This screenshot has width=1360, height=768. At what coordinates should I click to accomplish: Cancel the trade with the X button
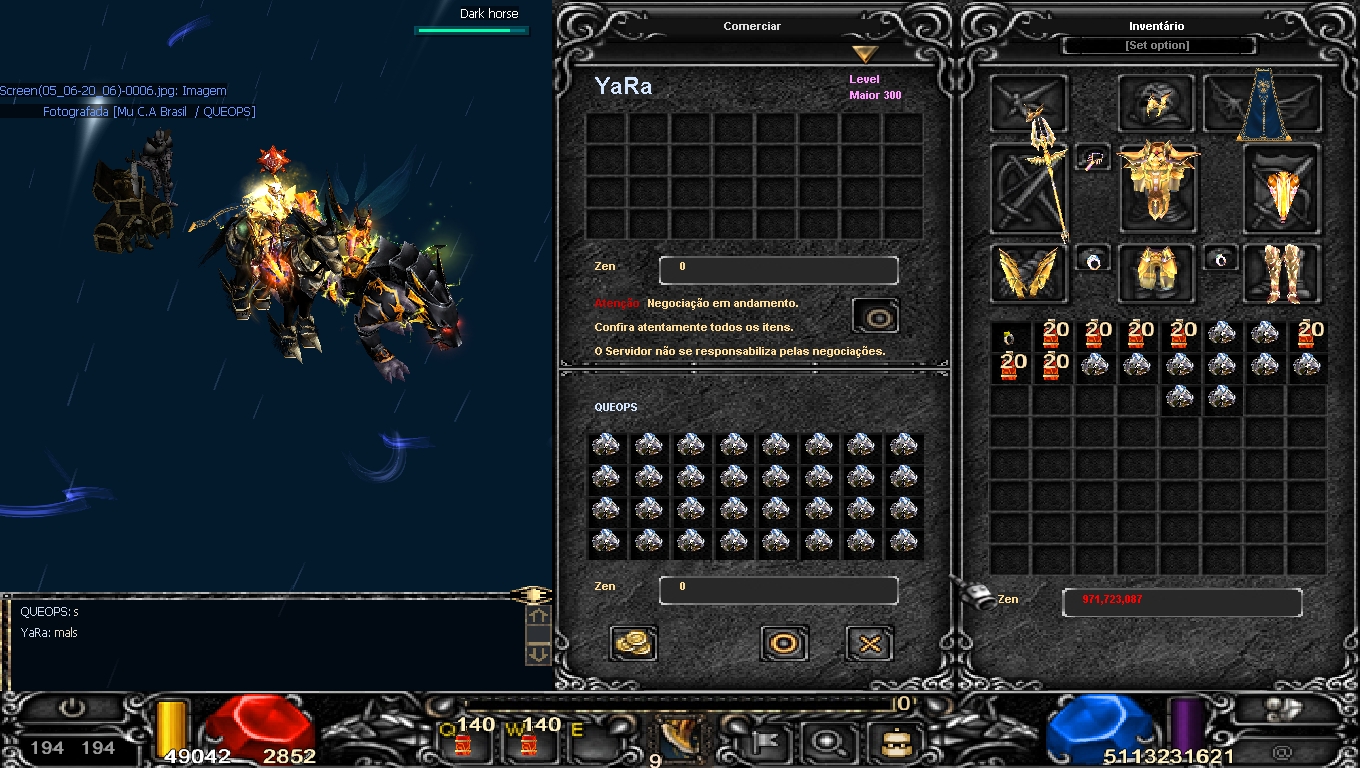tap(869, 643)
